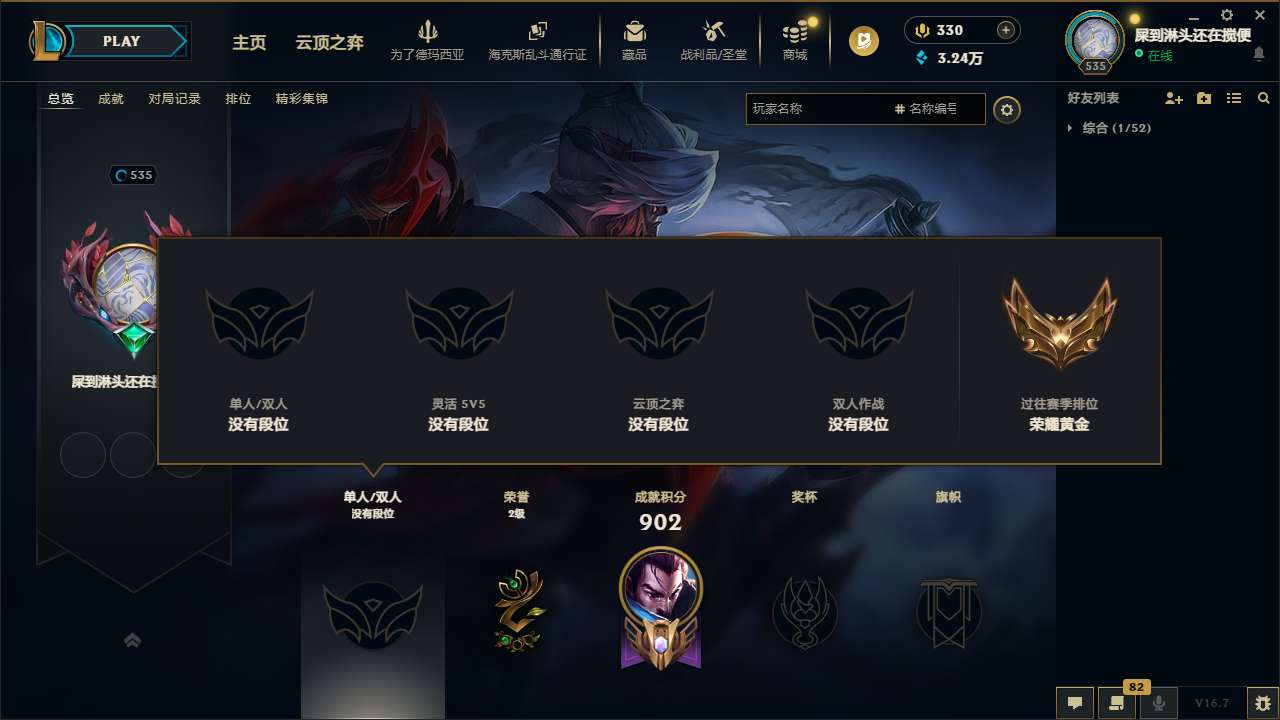Click the plus to top up RP

tap(1007, 30)
